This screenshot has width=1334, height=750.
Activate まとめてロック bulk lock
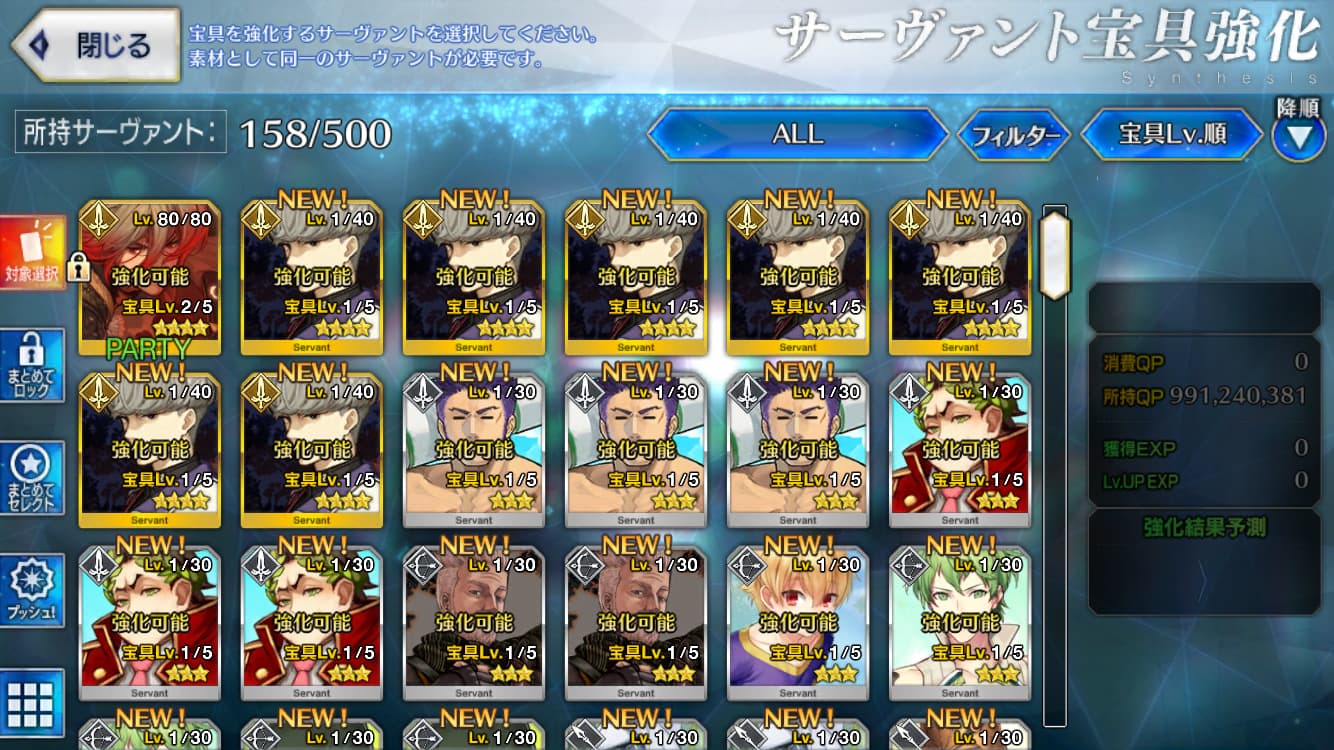click(x=32, y=365)
